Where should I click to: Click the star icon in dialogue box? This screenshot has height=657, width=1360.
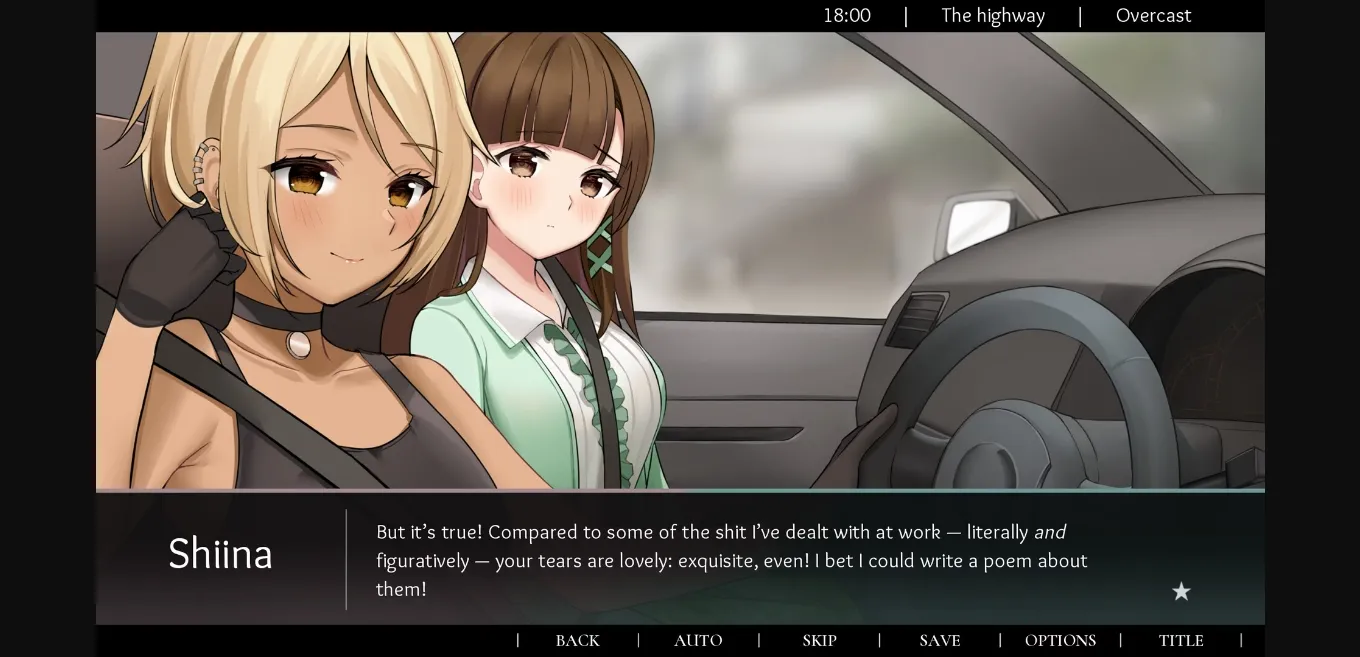tap(1181, 592)
